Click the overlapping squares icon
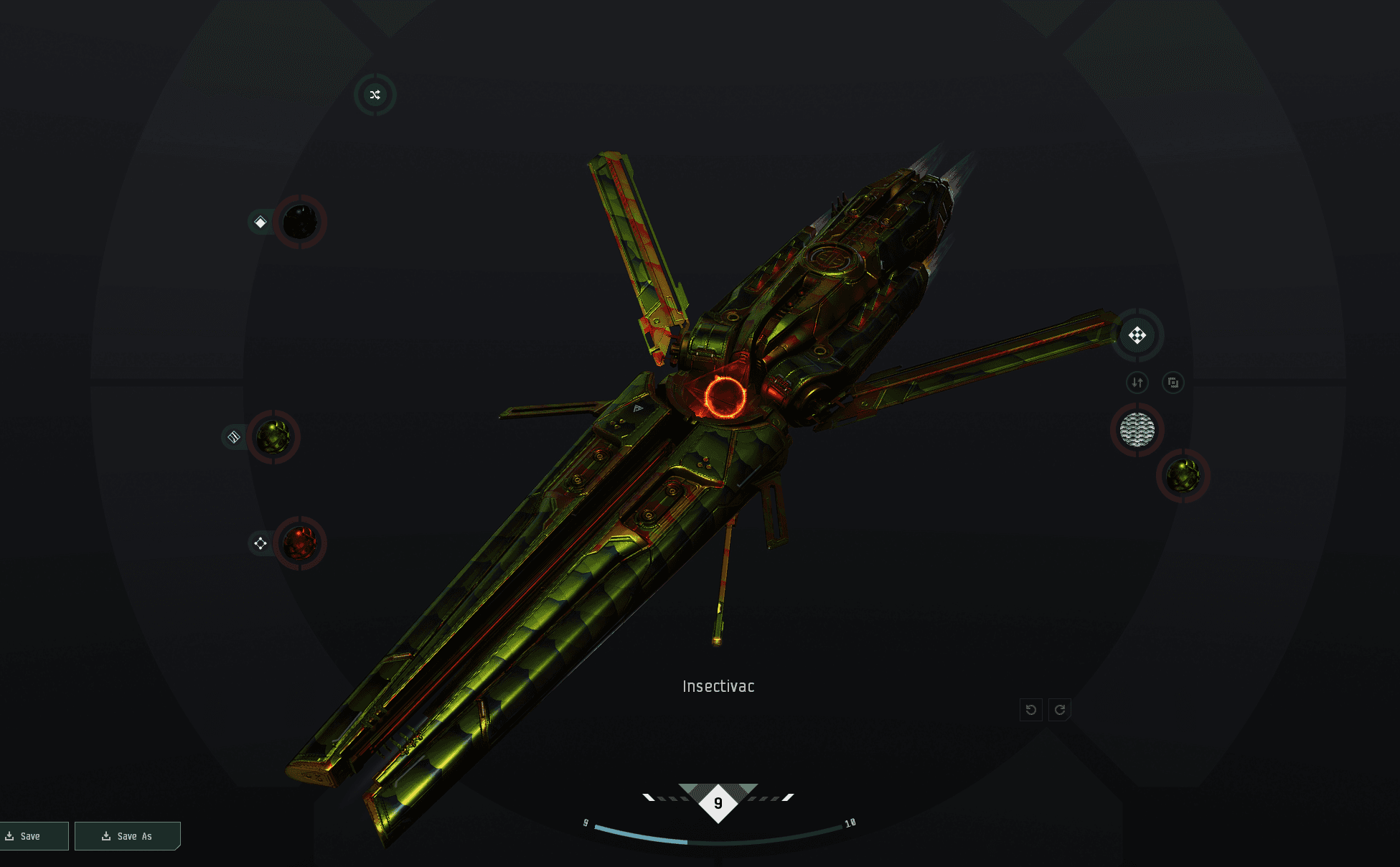 click(x=1173, y=383)
